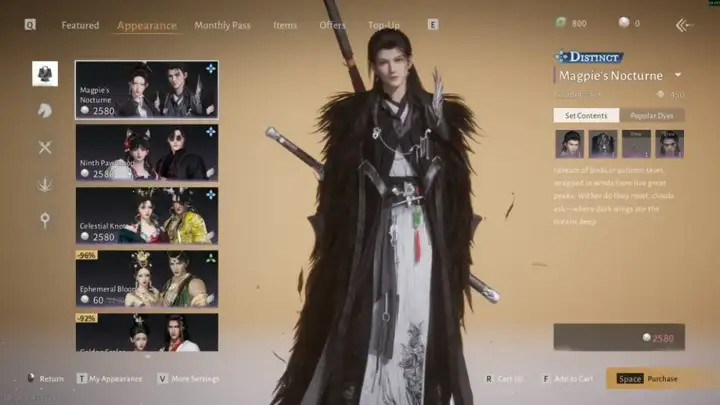Open the Offers tab
The height and width of the screenshot is (405, 720).
[x=332, y=25]
